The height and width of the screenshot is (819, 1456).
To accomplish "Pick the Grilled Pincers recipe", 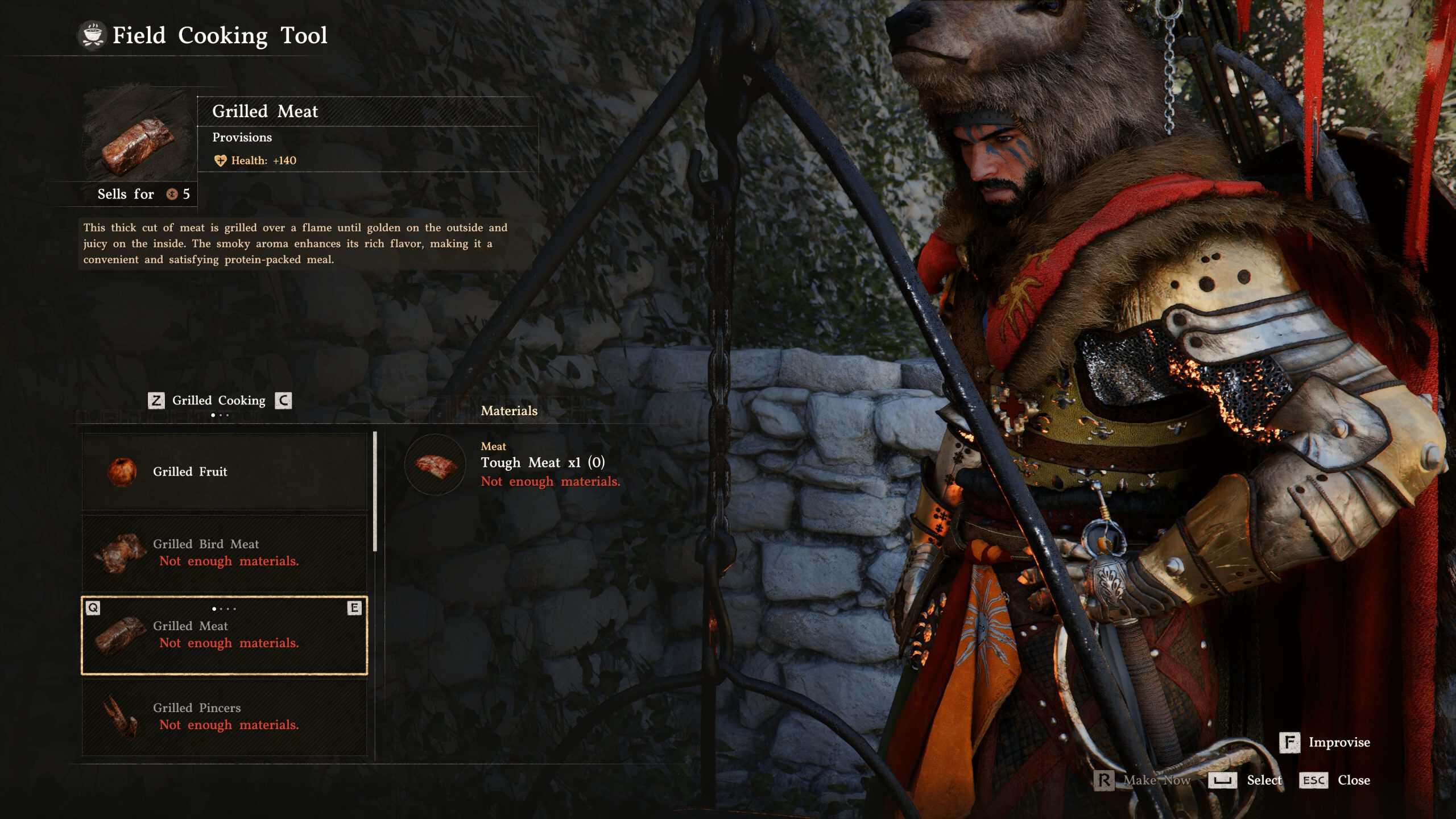I will click(224, 717).
